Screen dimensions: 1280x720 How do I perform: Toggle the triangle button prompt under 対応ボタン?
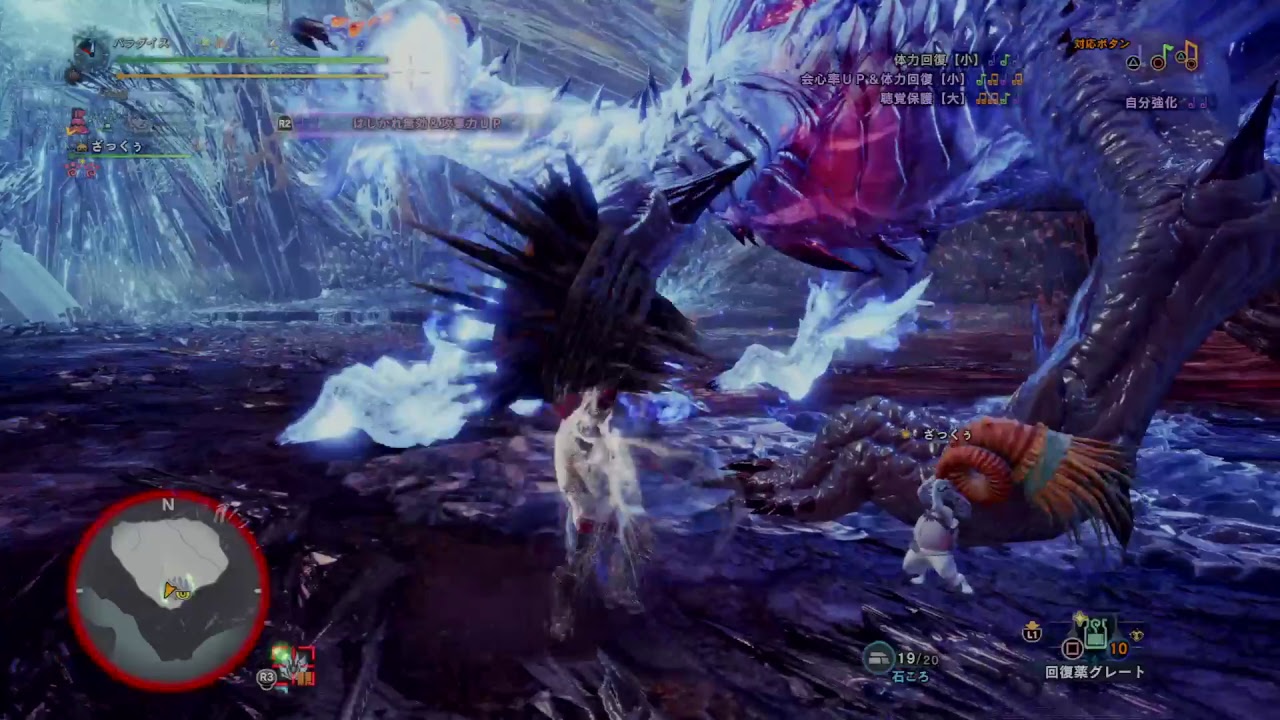(1134, 62)
